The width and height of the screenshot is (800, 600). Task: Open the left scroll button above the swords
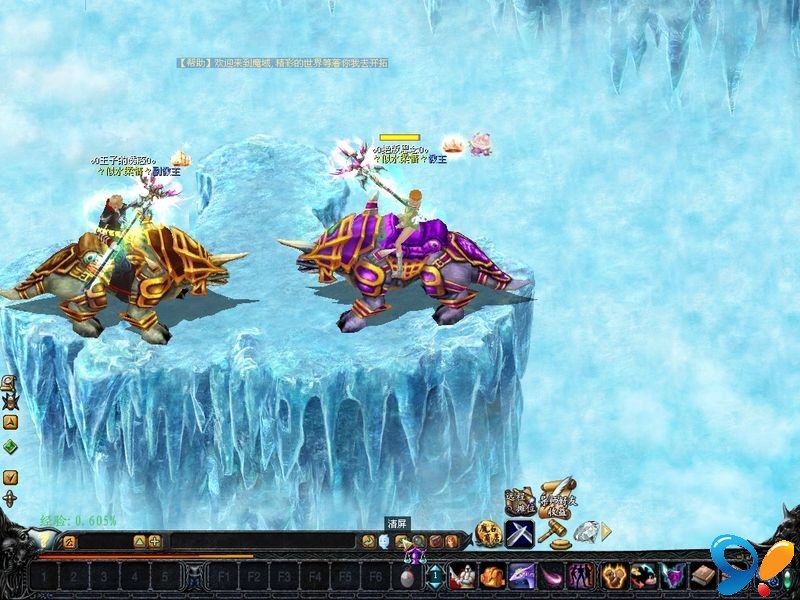pyautogui.click(x=518, y=499)
